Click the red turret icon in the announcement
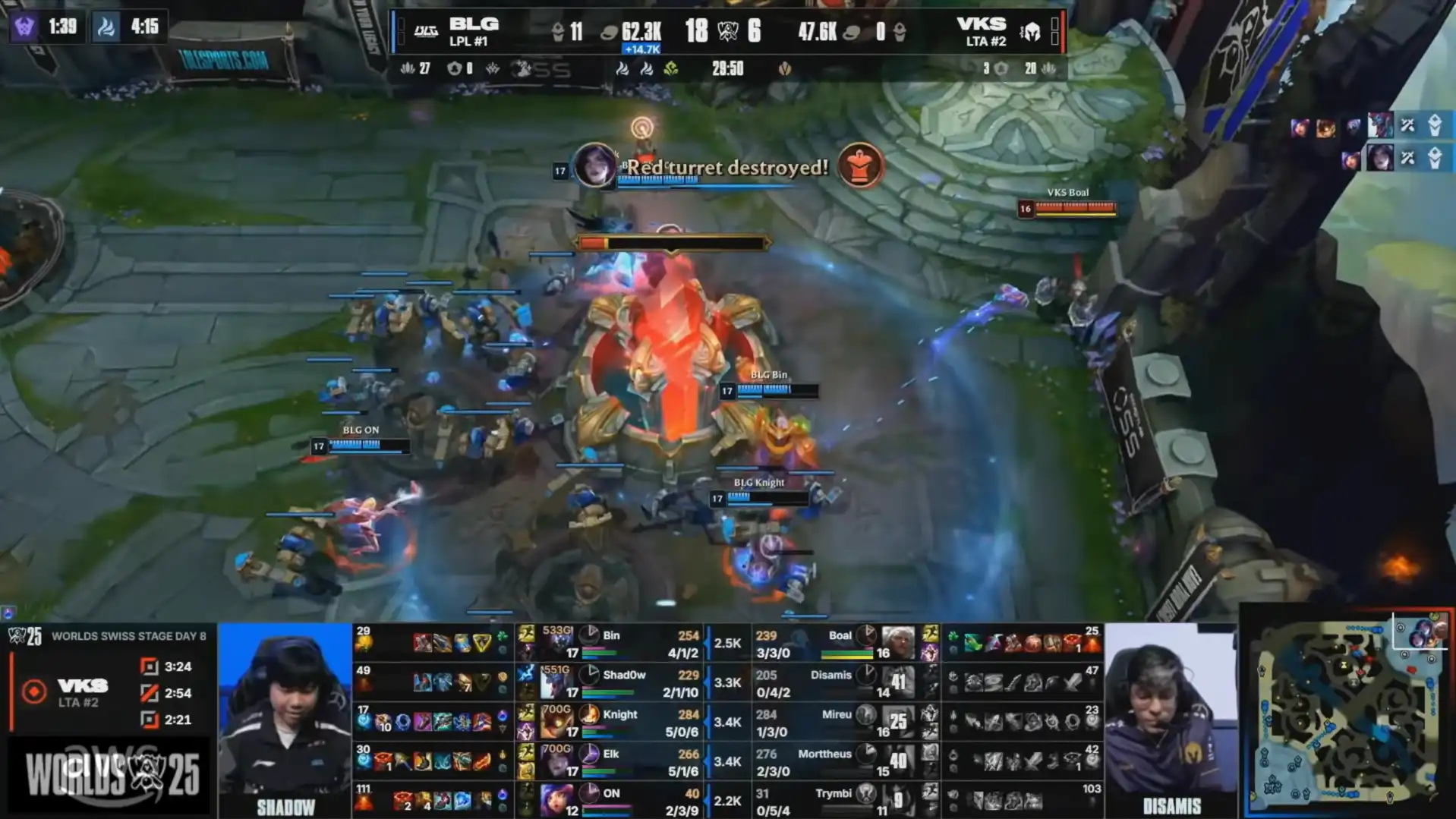This screenshot has width=1456, height=819. click(x=859, y=165)
